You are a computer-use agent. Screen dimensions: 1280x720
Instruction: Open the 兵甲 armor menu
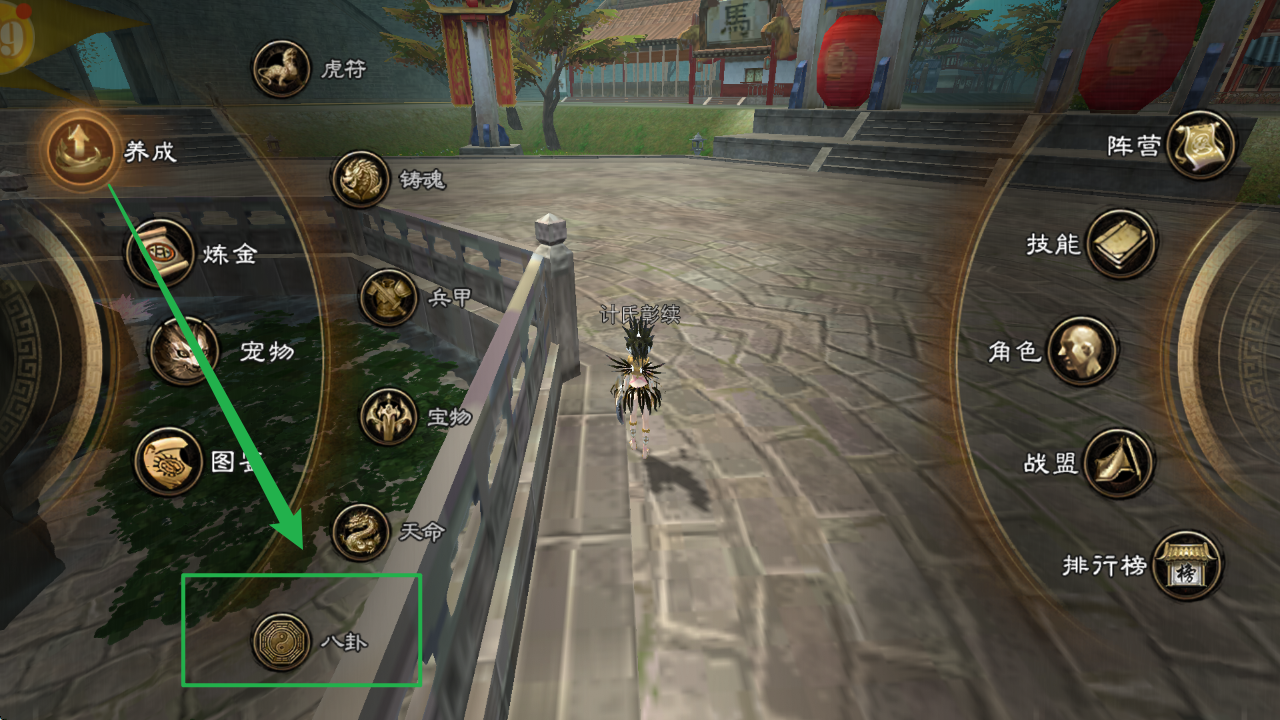388,298
